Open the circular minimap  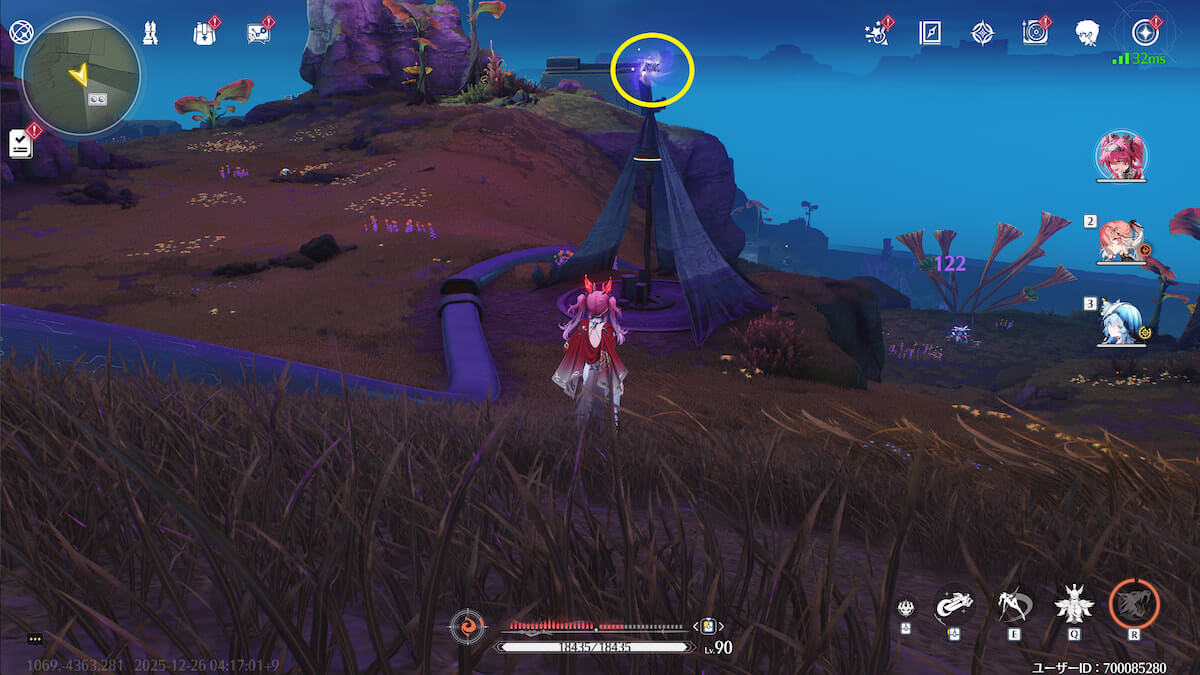pos(81,76)
